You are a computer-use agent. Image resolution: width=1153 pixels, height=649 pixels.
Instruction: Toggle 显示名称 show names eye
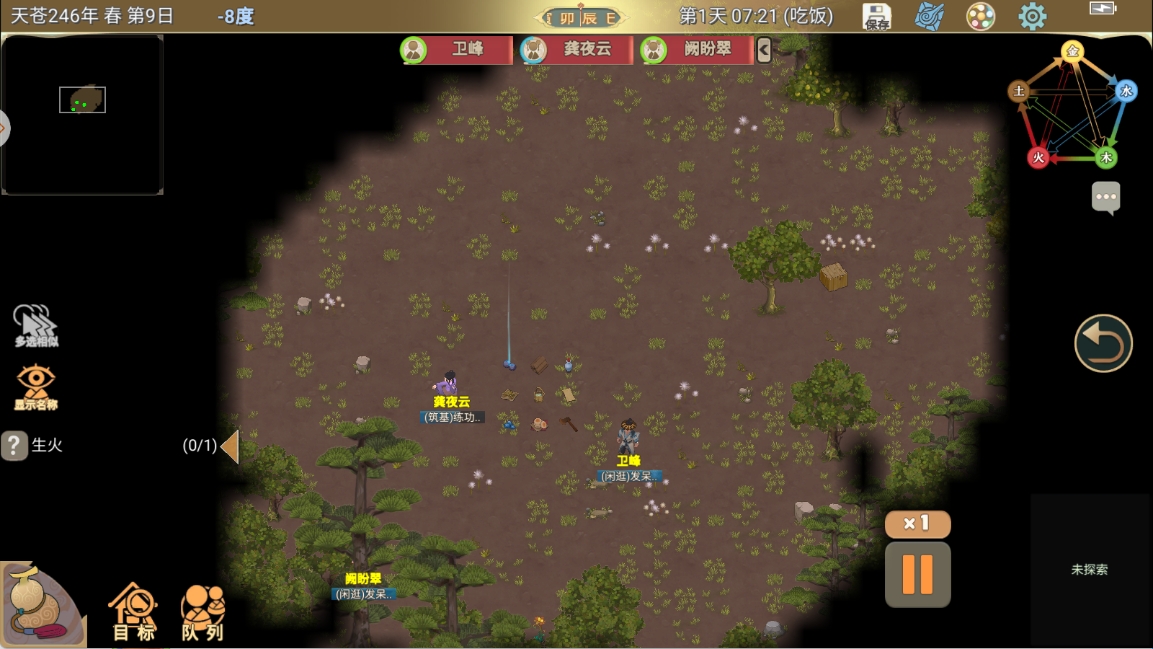[36, 386]
